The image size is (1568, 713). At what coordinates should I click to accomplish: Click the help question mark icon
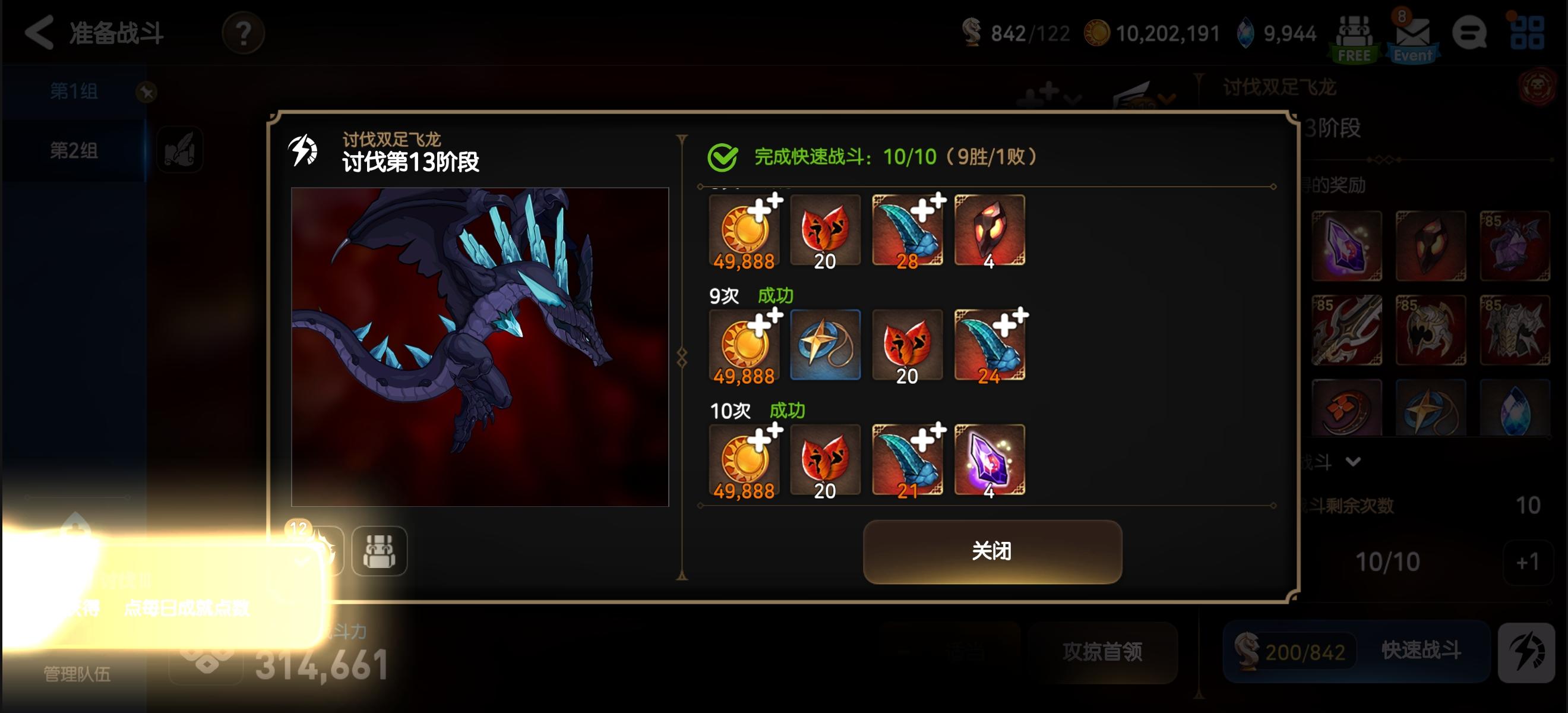coord(243,33)
